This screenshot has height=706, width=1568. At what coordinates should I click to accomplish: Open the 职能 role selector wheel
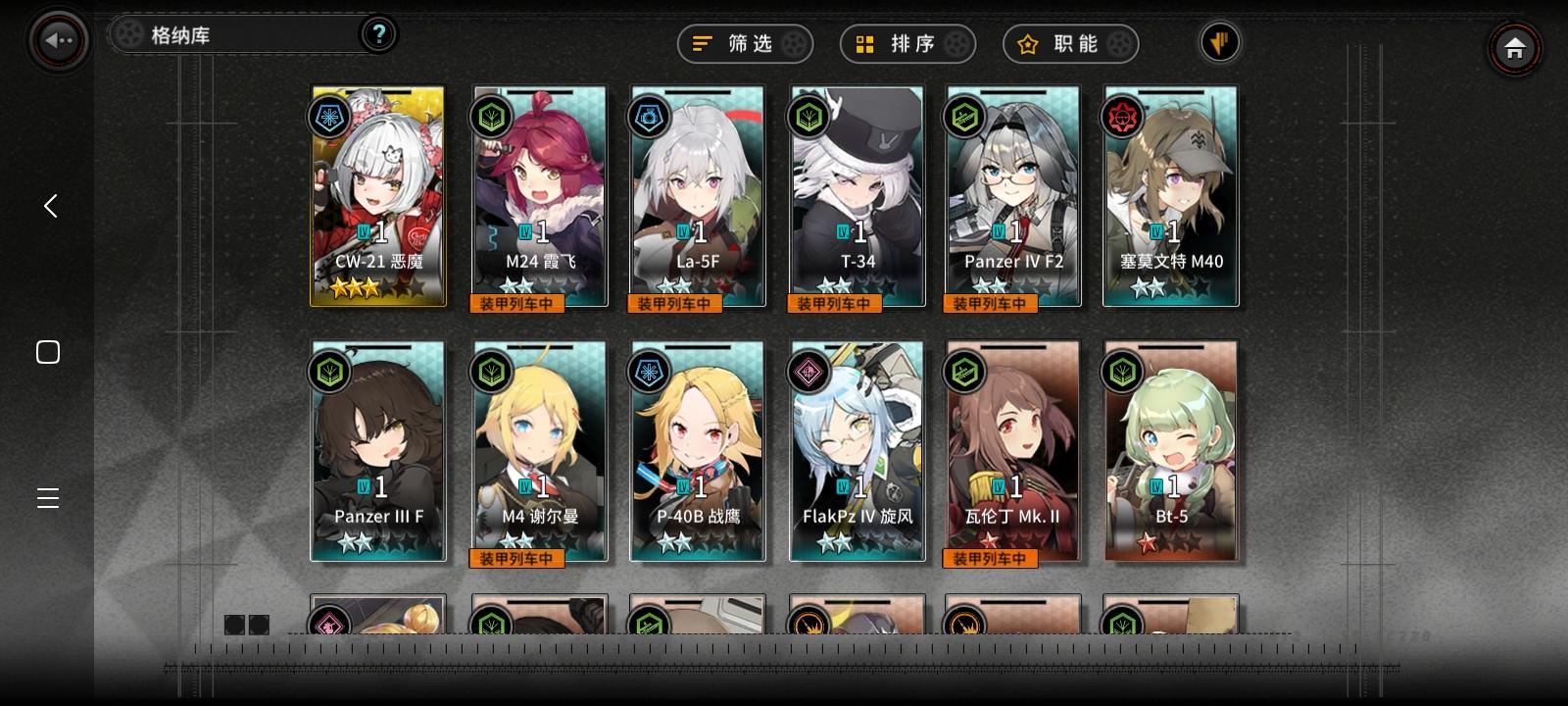click(x=1121, y=44)
